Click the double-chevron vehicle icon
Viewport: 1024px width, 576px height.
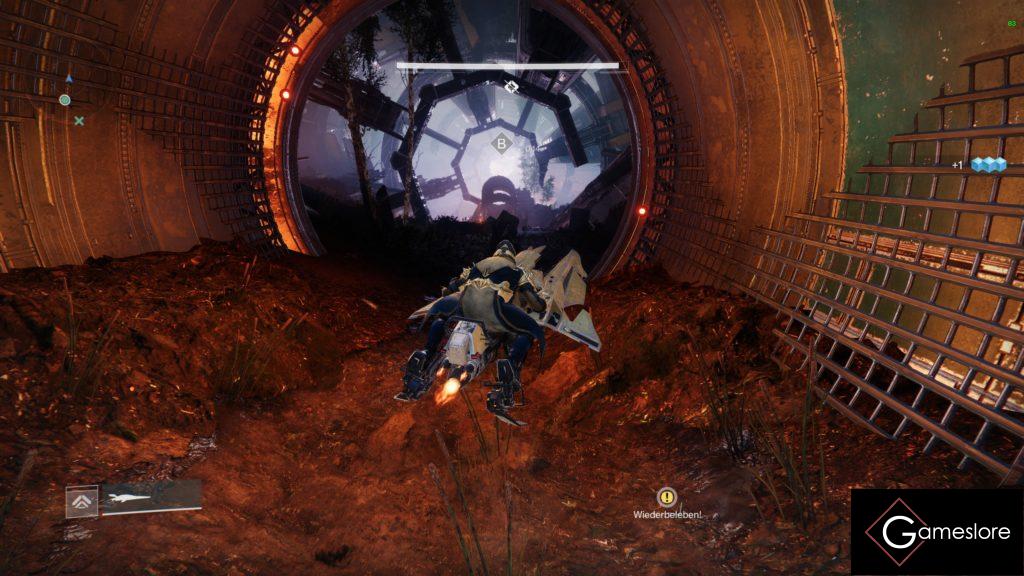(x=82, y=501)
